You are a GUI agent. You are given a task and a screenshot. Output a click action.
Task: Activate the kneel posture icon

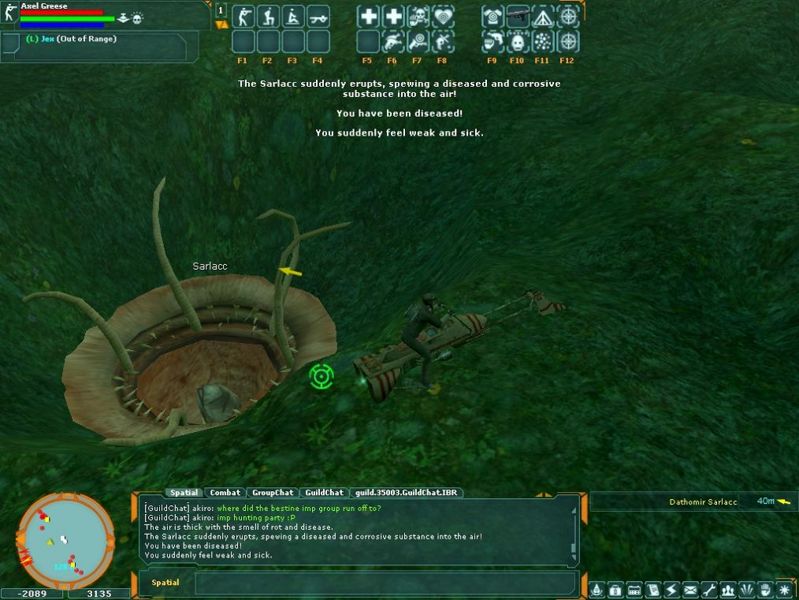(268, 16)
